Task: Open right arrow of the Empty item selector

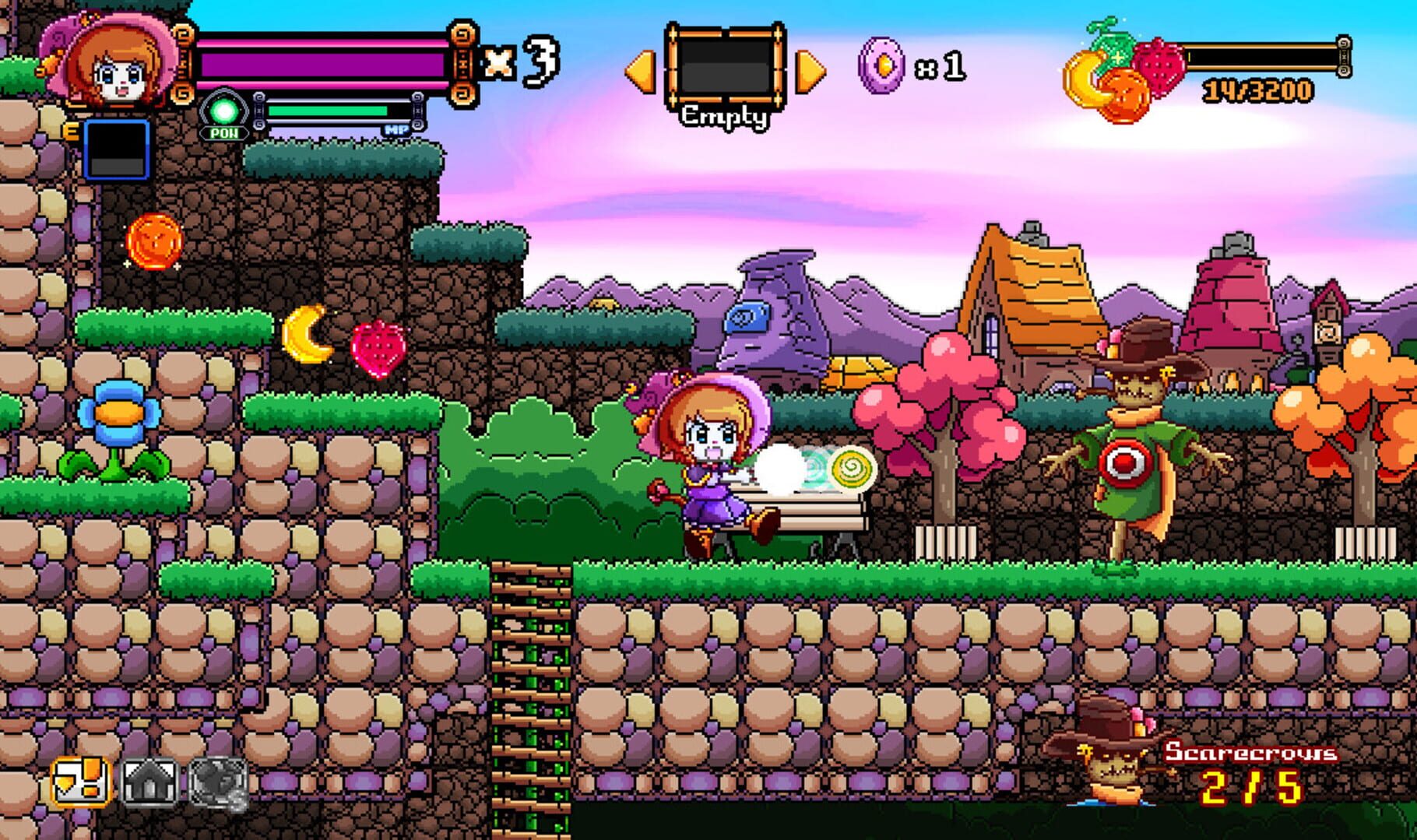Action: coord(810,70)
